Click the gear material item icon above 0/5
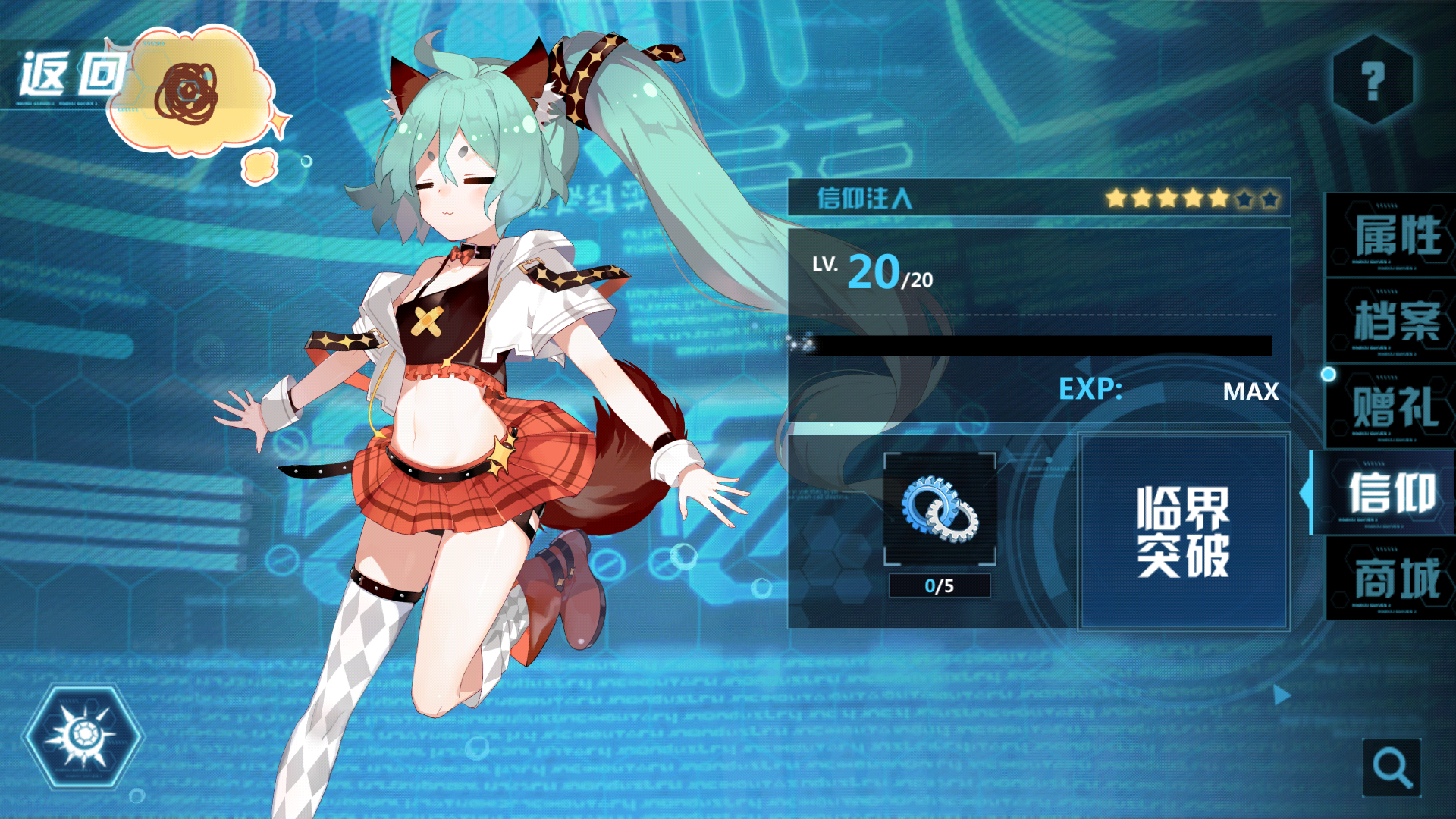 [x=940, y=508]
